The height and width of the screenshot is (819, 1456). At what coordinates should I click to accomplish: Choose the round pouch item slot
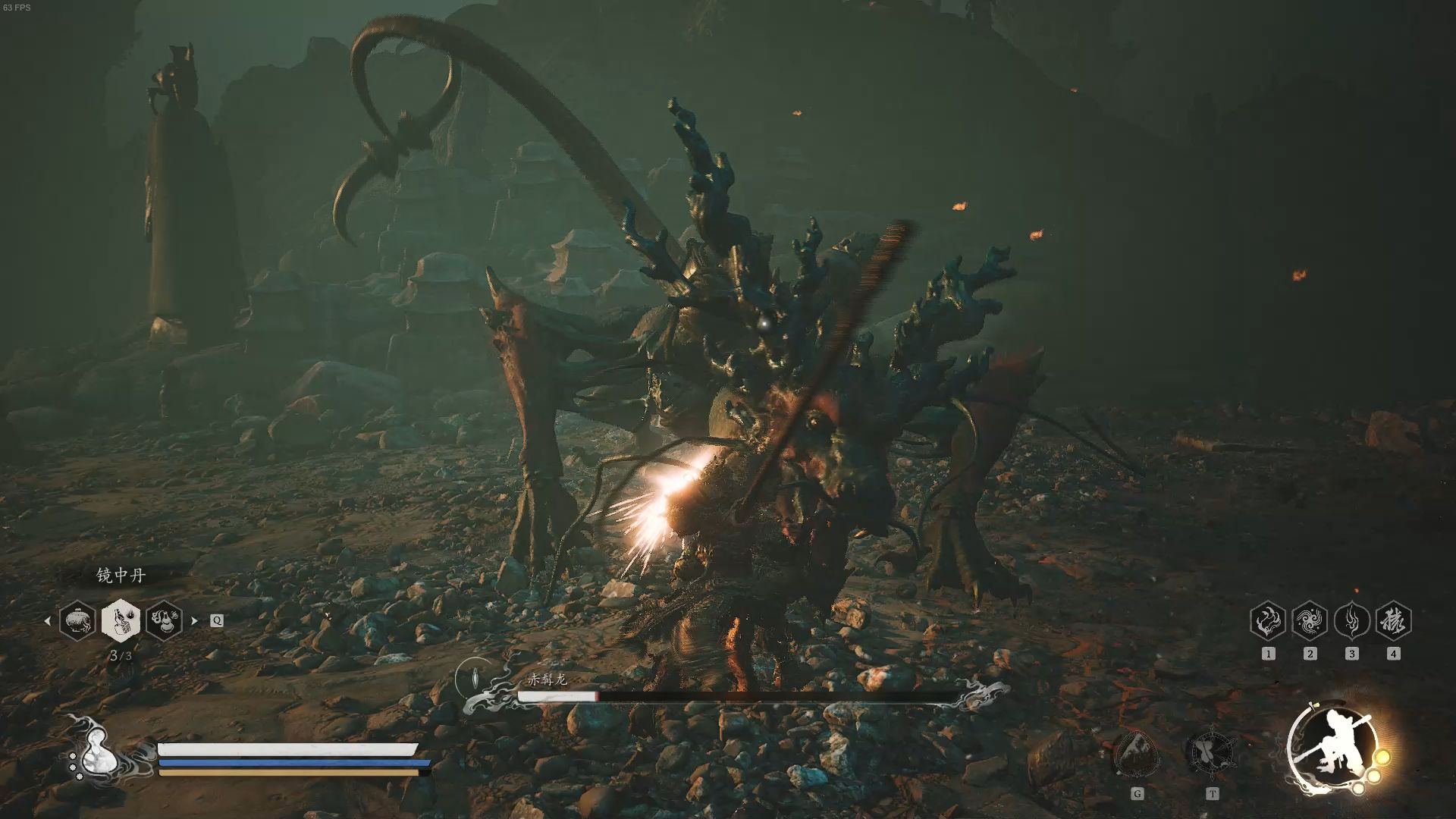(x=78, y=620)
